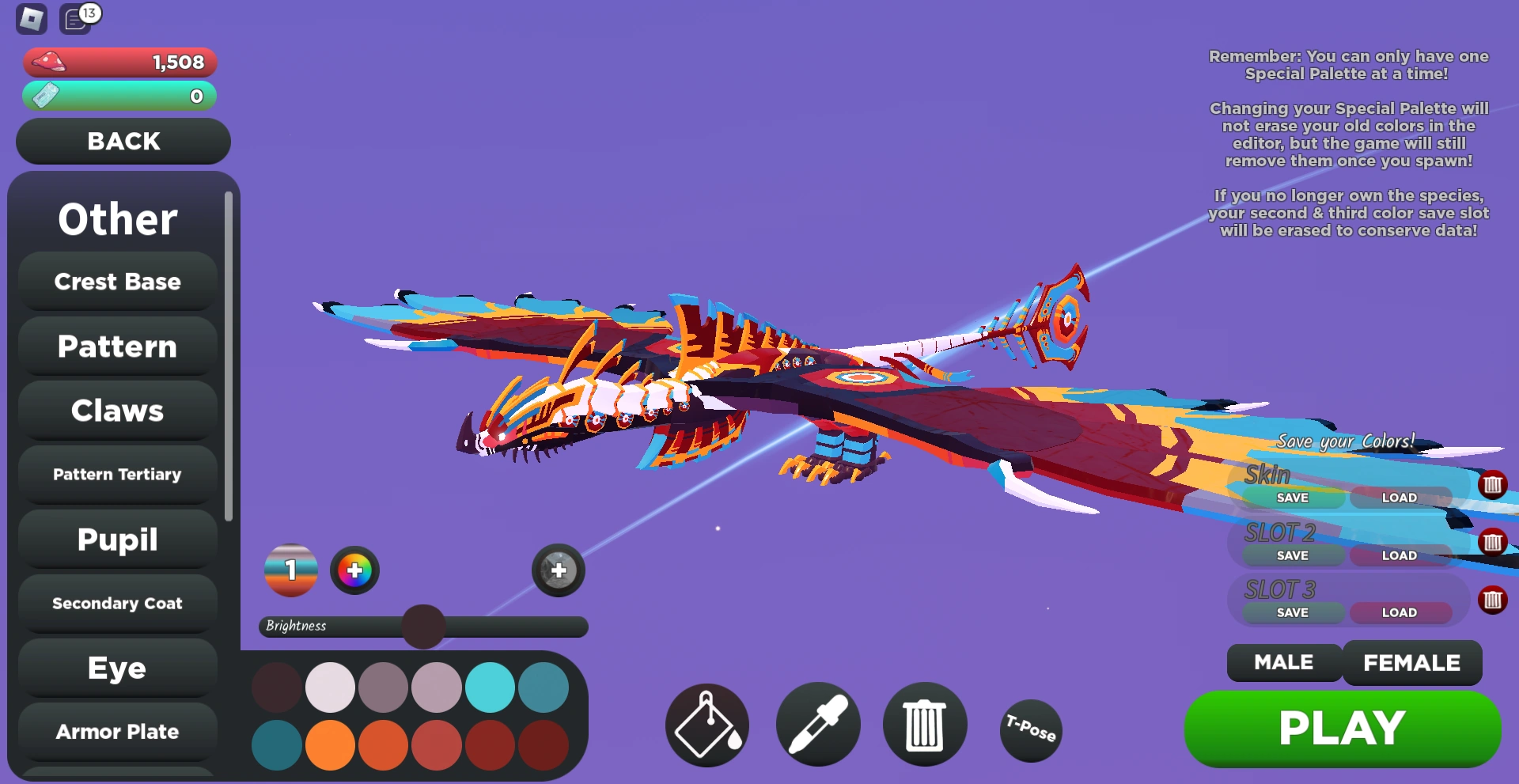The width and height of the screenshot is (1519, 784).
Task: Click the trash can clear-colors icon
Action: tap(925, 724)
